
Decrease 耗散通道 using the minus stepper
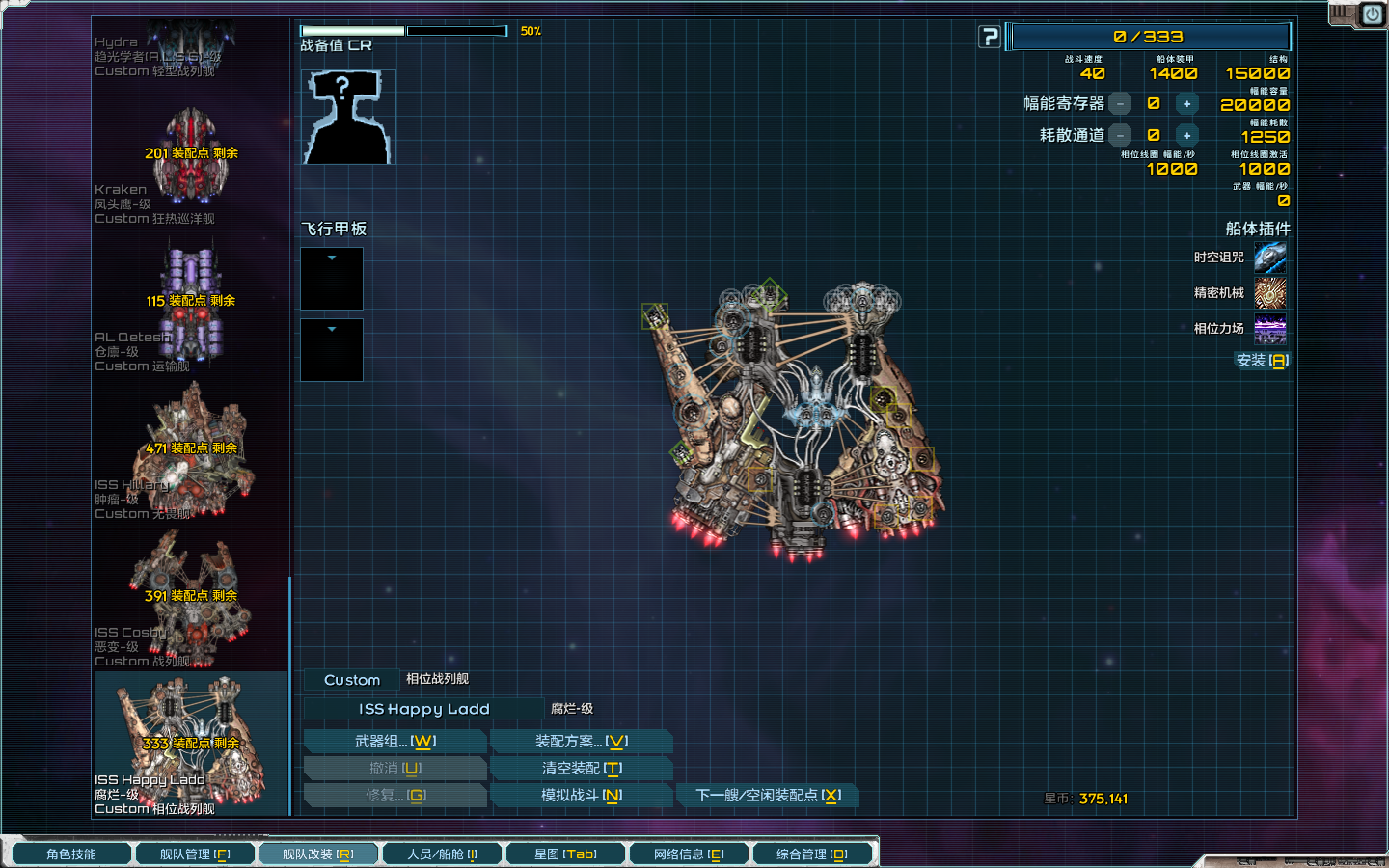1120,135
